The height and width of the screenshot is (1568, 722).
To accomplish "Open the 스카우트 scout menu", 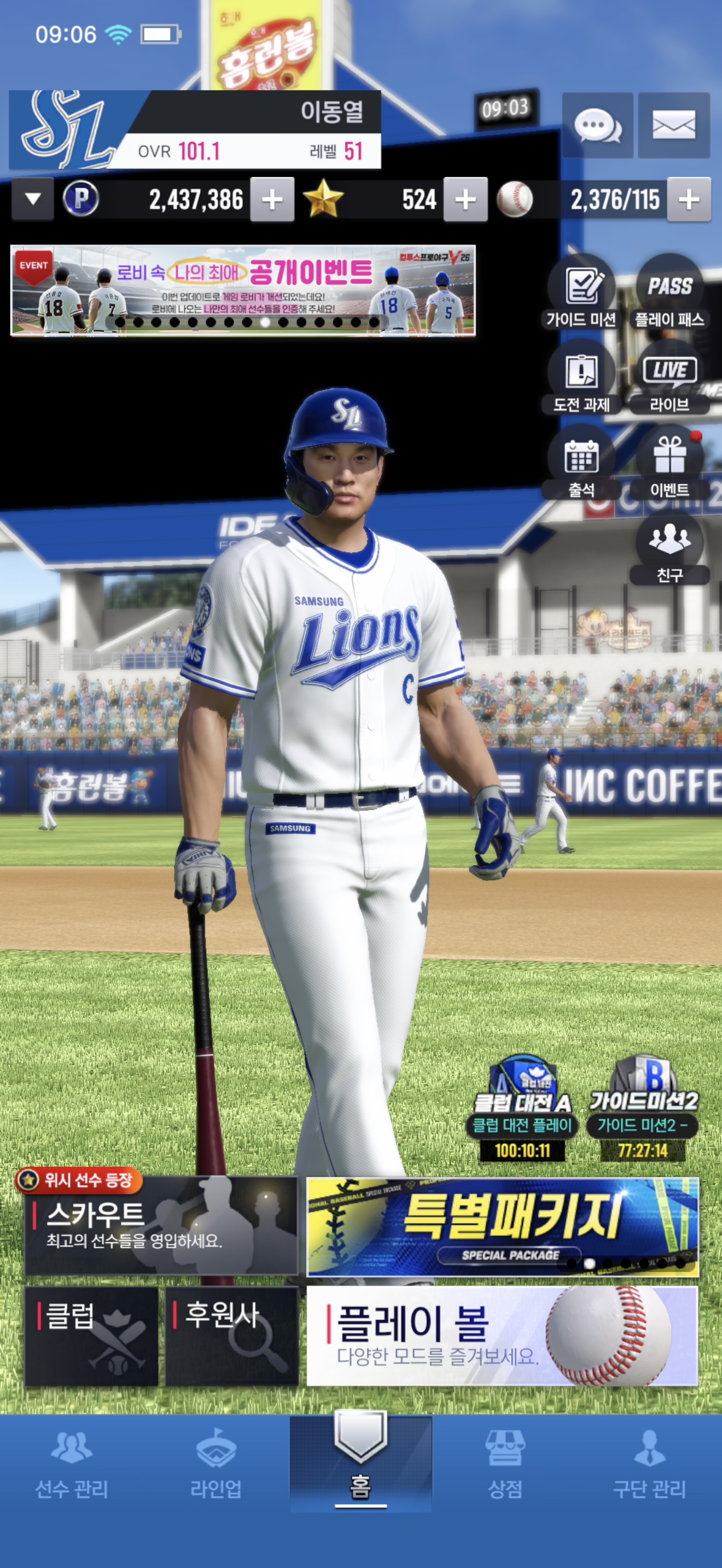I will [x=161, y=1226].
